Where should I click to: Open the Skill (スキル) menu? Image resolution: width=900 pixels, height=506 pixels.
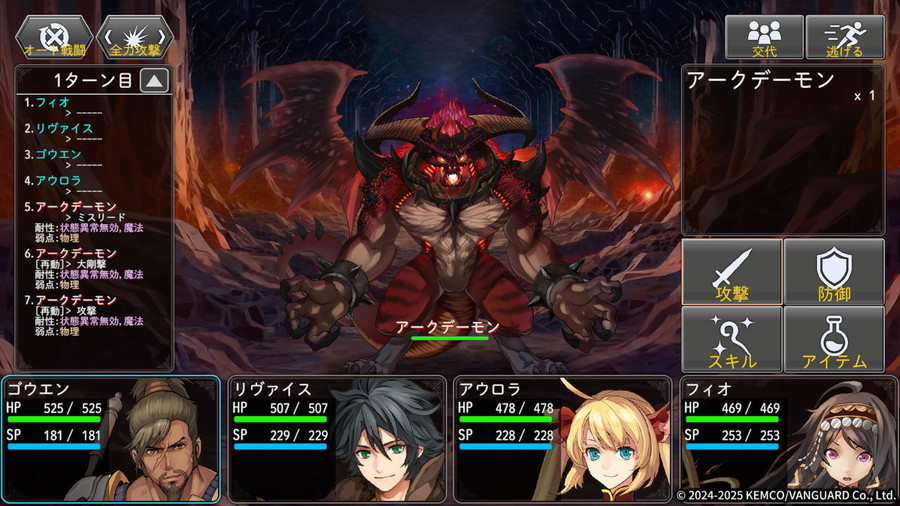click(x=732, y=339)
